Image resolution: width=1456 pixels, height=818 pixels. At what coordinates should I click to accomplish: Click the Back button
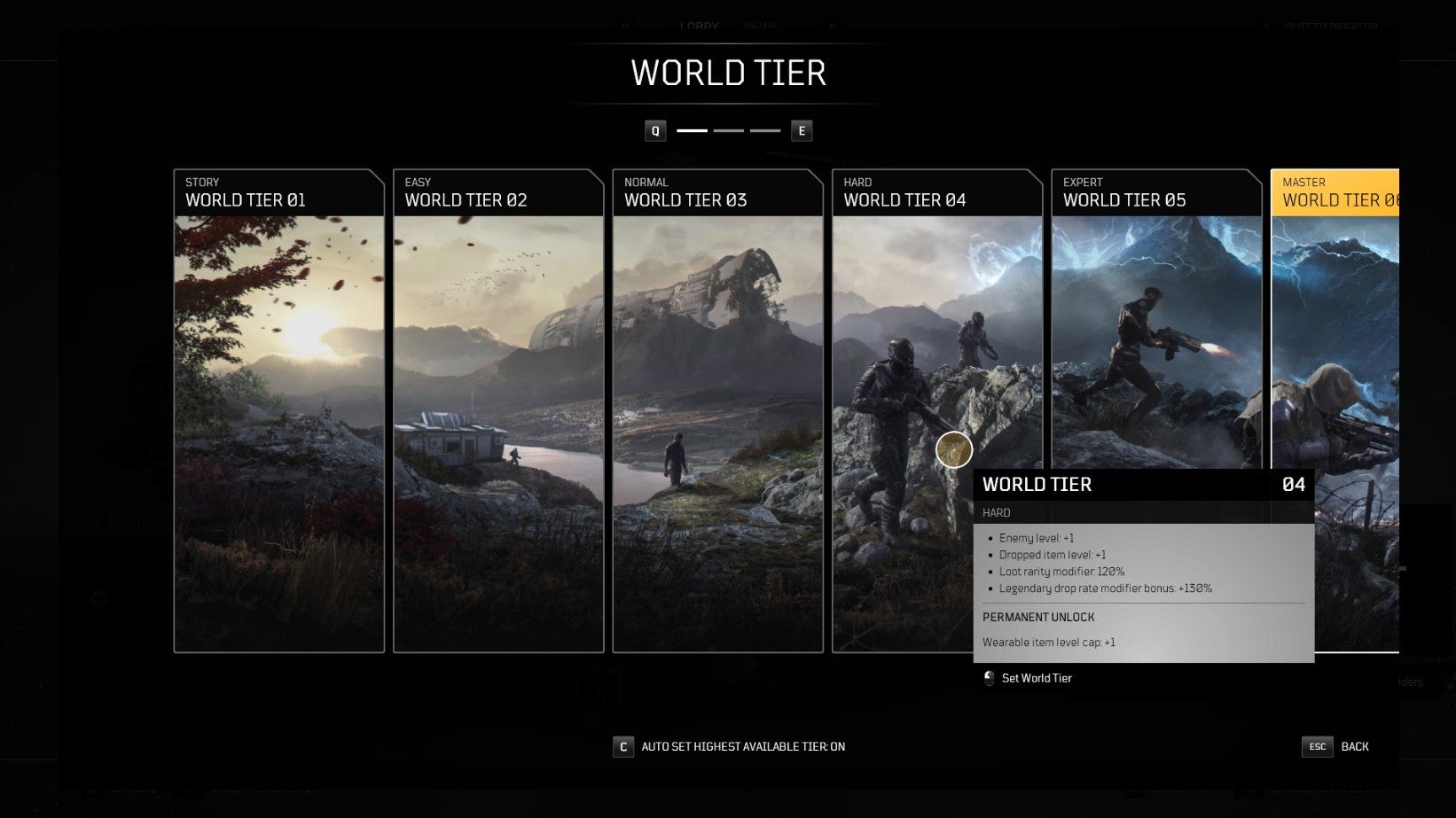click(x=1355, y=746)
